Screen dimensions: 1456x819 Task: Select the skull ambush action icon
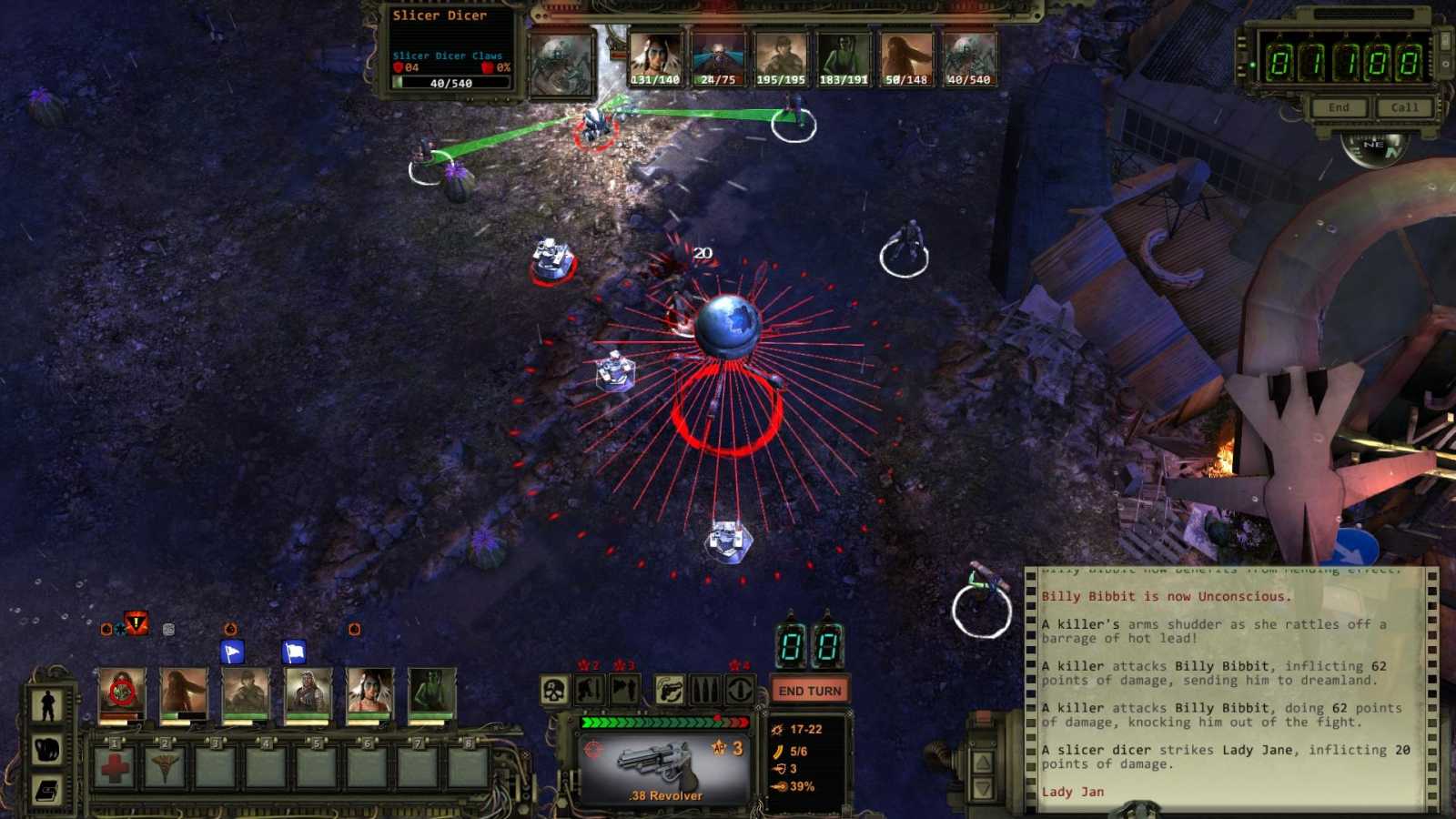coord(552,690)
